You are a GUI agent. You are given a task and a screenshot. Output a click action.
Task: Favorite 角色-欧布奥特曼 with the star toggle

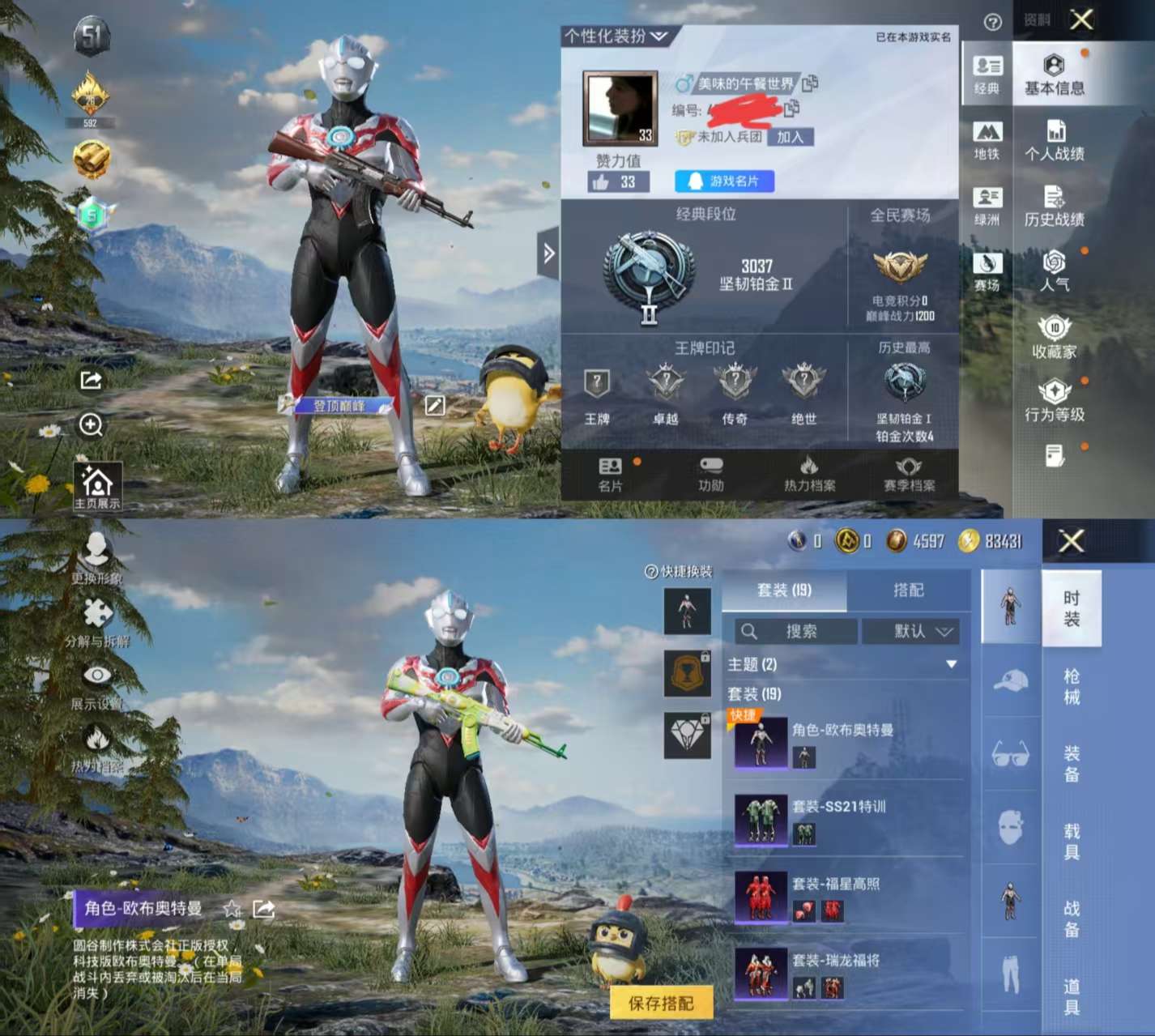(x=231, y=910)
